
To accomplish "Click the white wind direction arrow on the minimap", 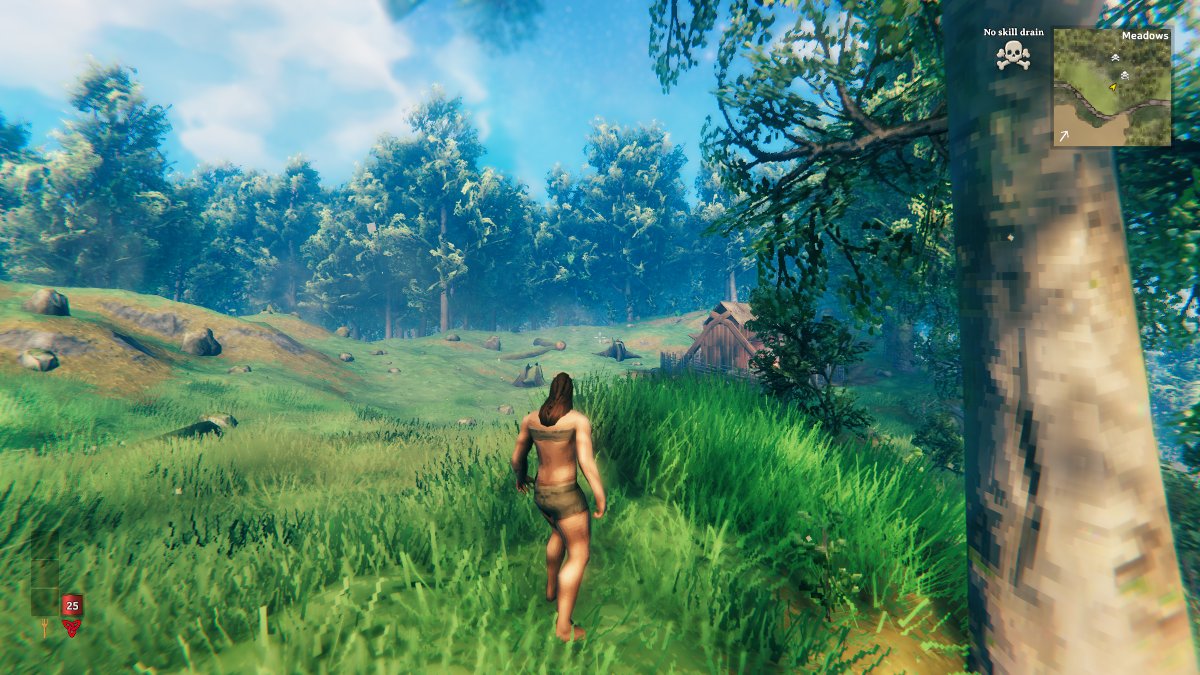I will [1064, 135].
